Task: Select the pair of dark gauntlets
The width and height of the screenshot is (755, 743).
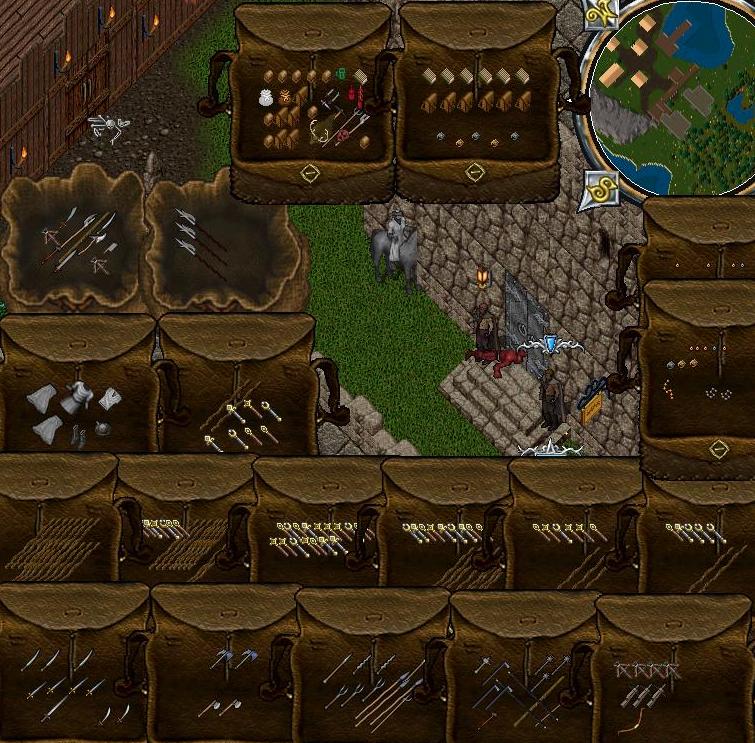Action: click(78, 435)
